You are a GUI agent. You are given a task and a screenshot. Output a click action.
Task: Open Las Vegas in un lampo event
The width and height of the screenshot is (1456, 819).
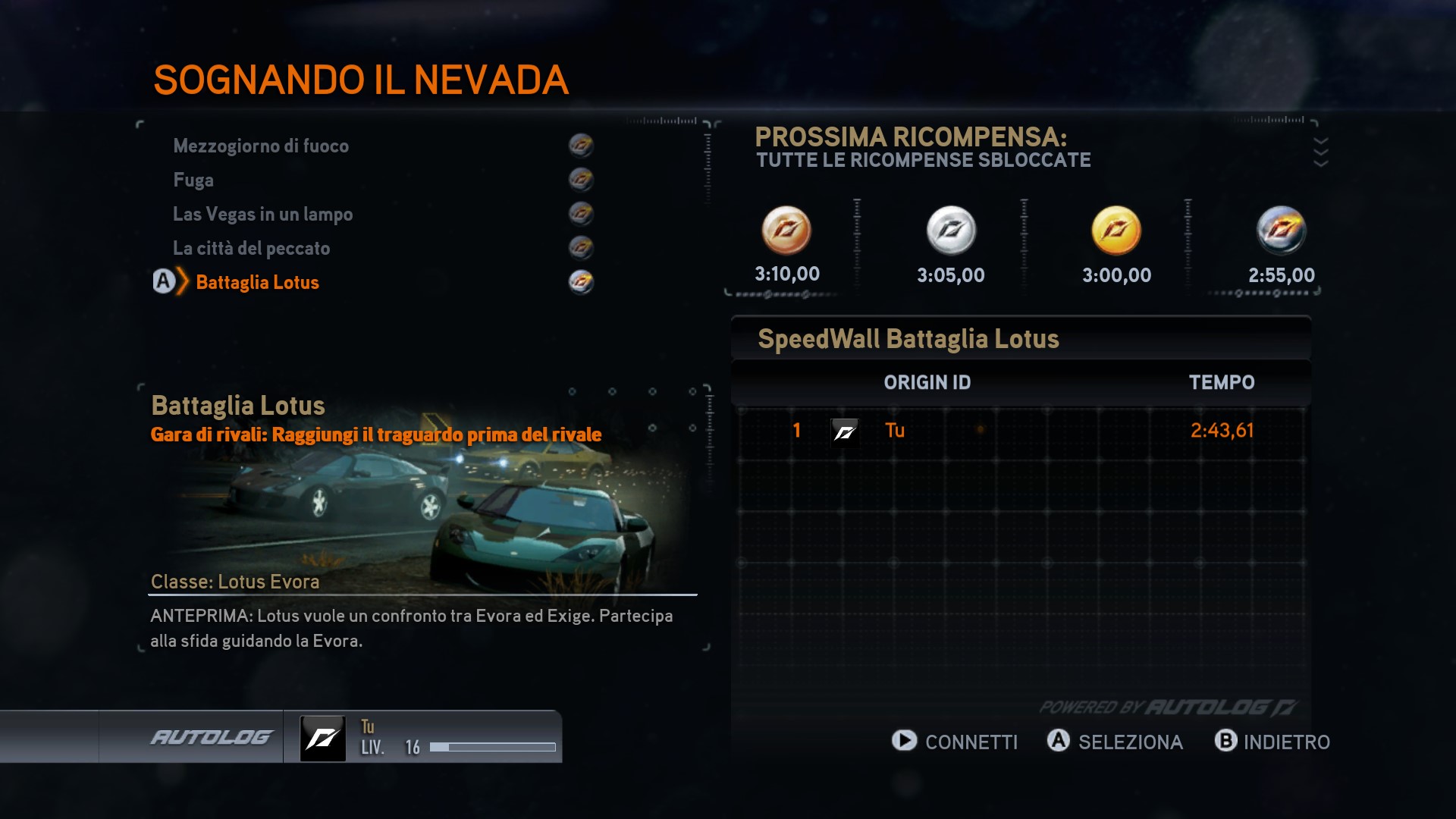click(262, 214)
